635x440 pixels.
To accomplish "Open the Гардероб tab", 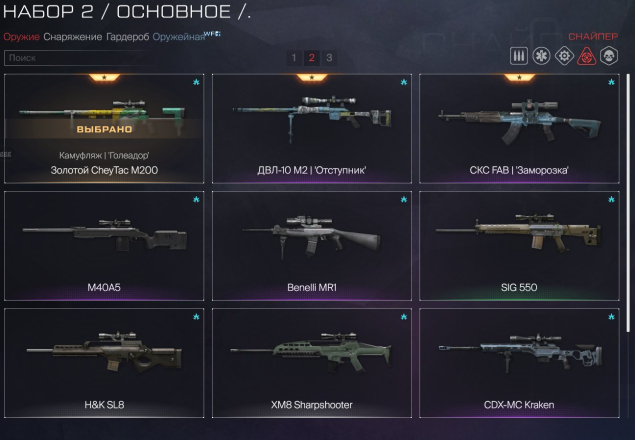I will point(127,37).
